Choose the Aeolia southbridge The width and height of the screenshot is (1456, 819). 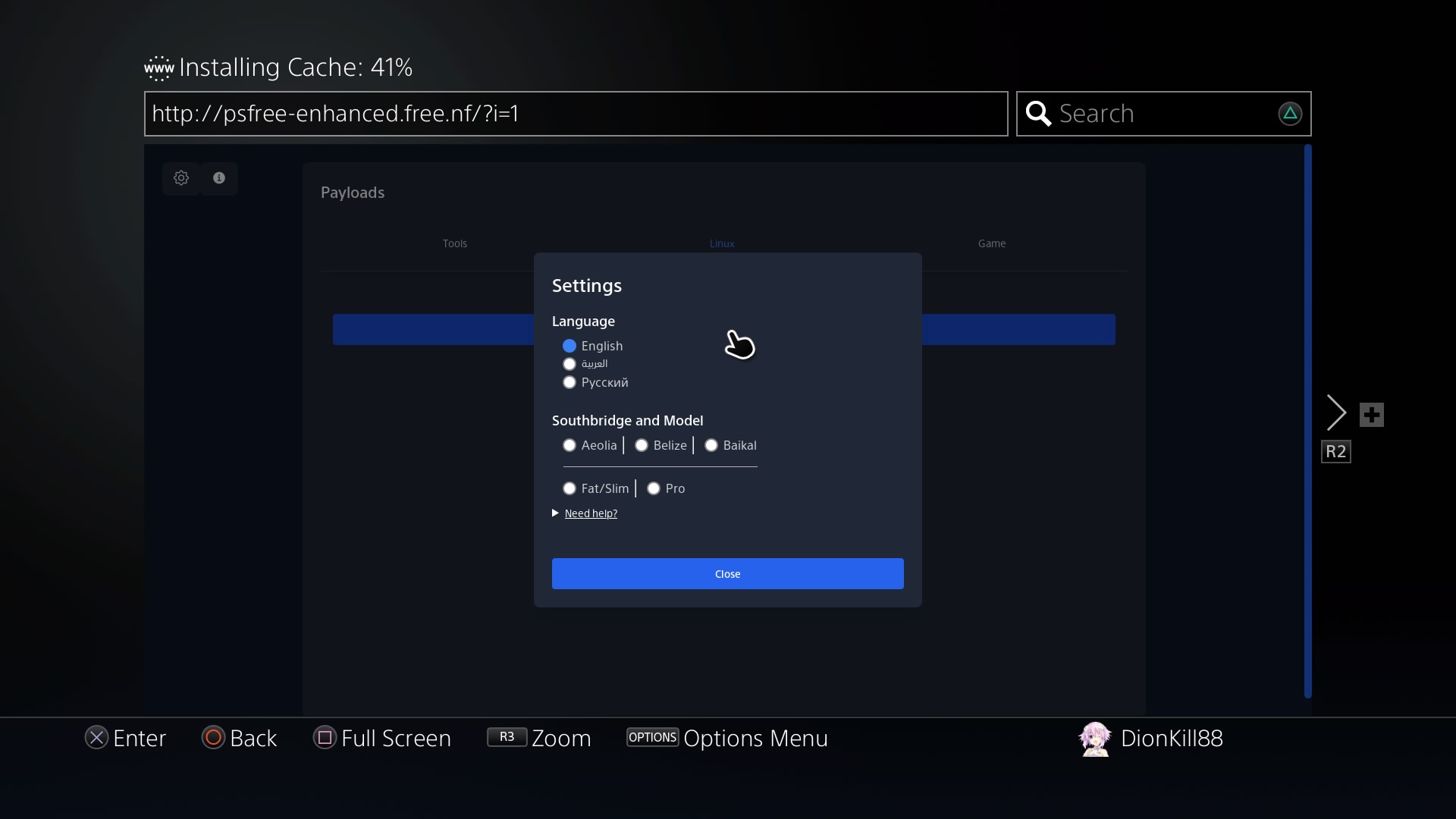[x=570, y=446]
